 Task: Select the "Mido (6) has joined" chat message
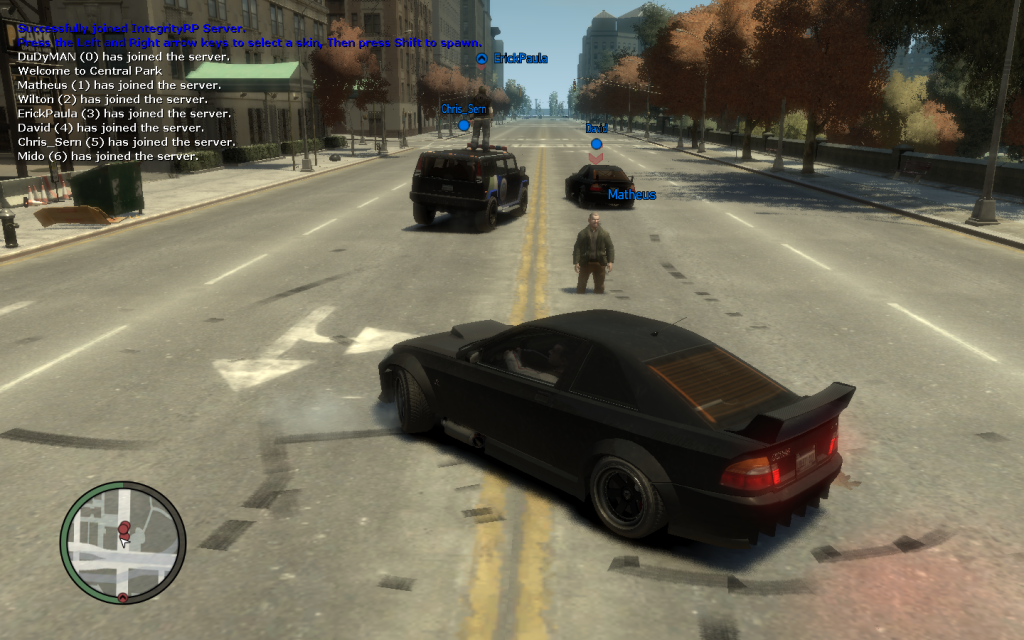click(107, 156)
